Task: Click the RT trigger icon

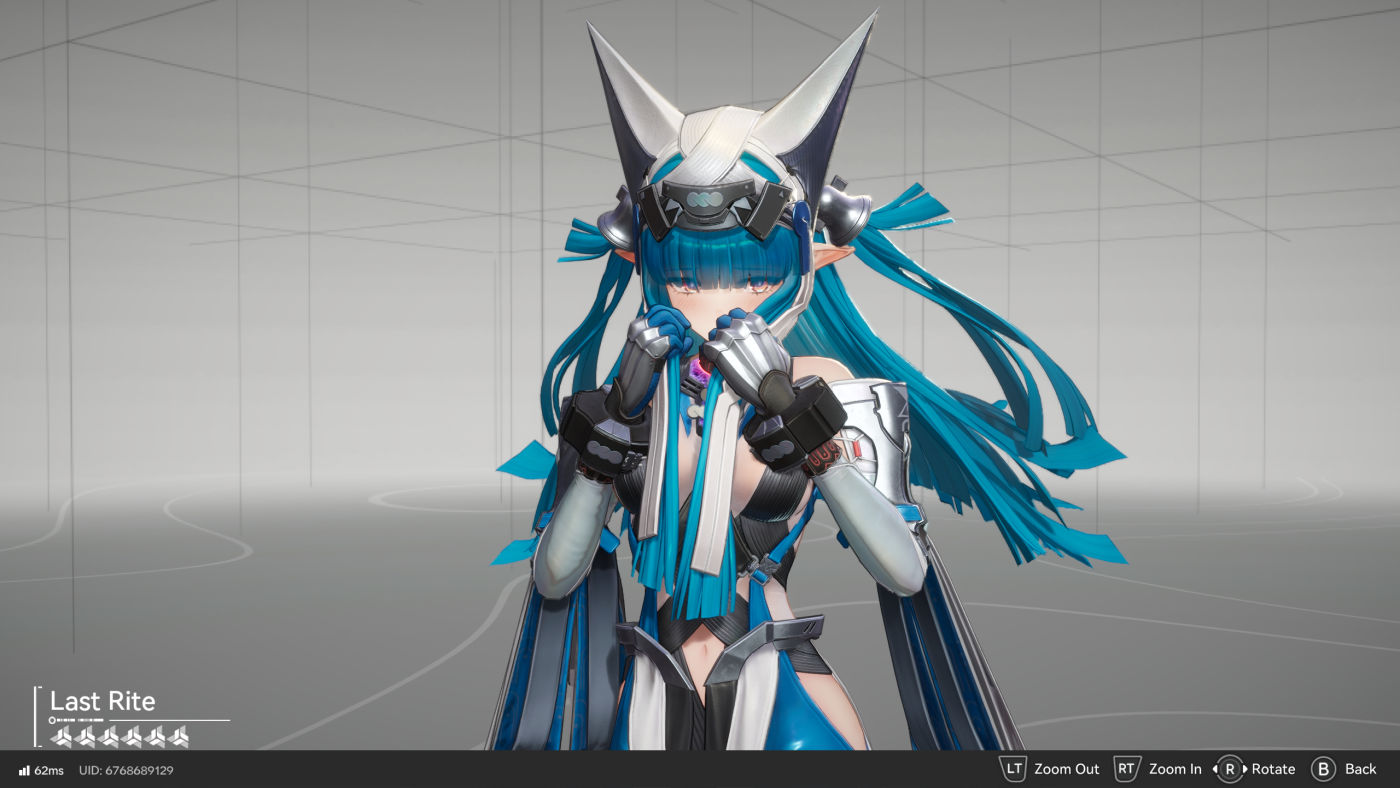Action: pos(1126,768)
